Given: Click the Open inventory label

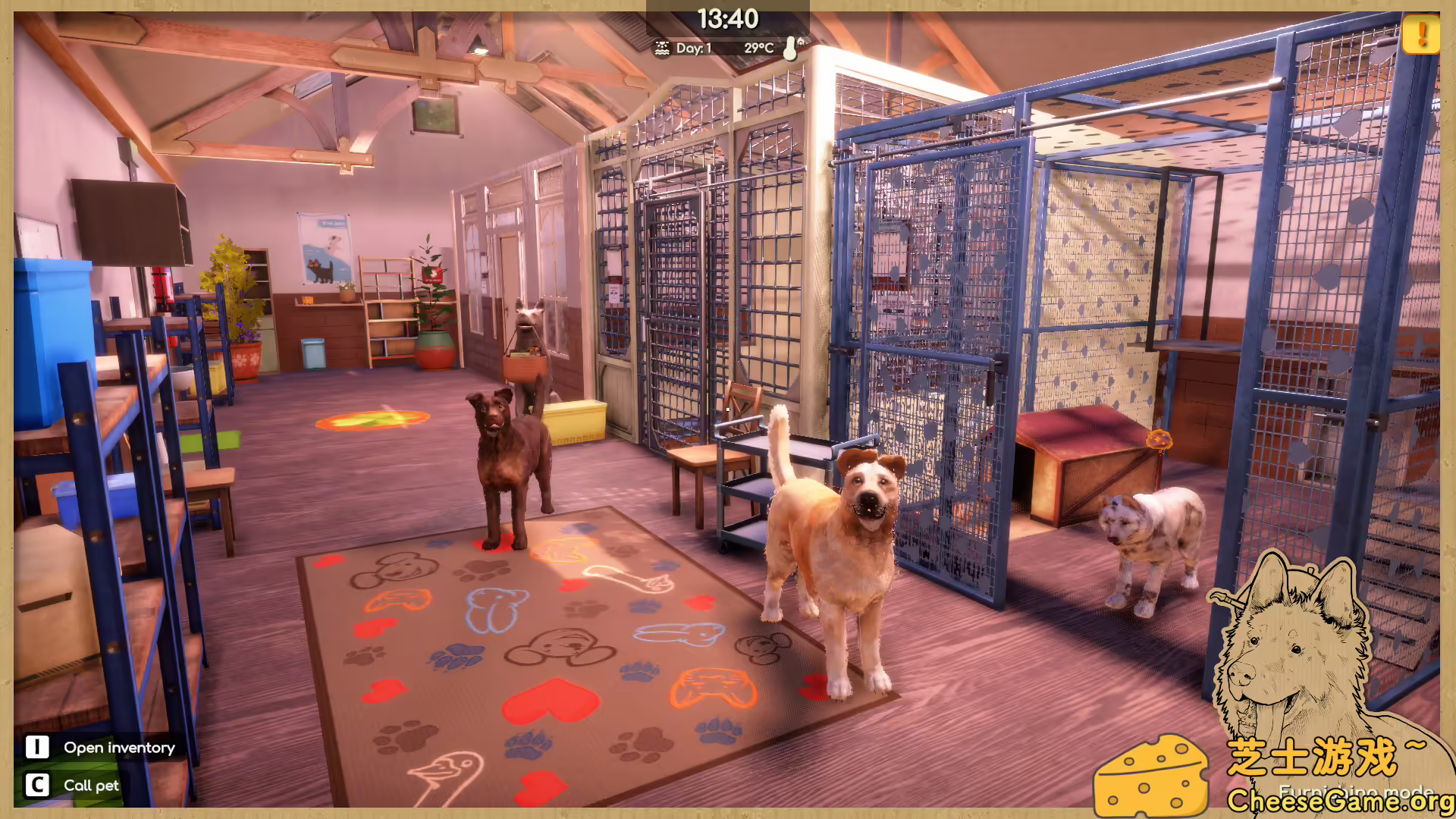Looking at the screenshot, I should 119,747.
